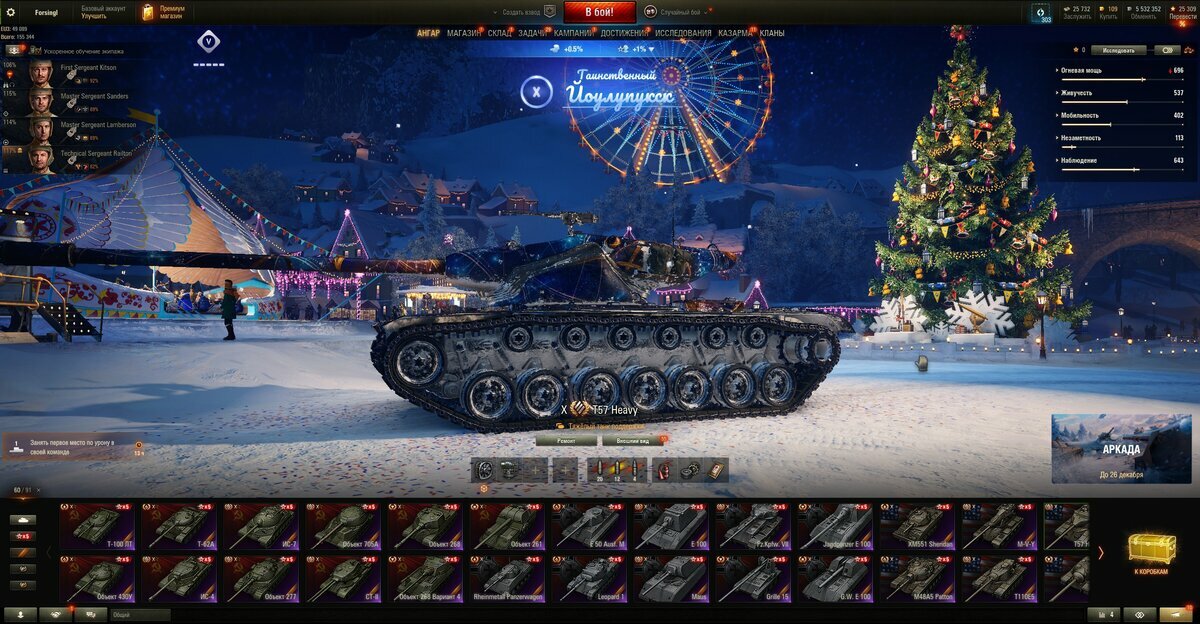
Task: Open the Внешний вид customization
Action: click(x=634, y=440)
